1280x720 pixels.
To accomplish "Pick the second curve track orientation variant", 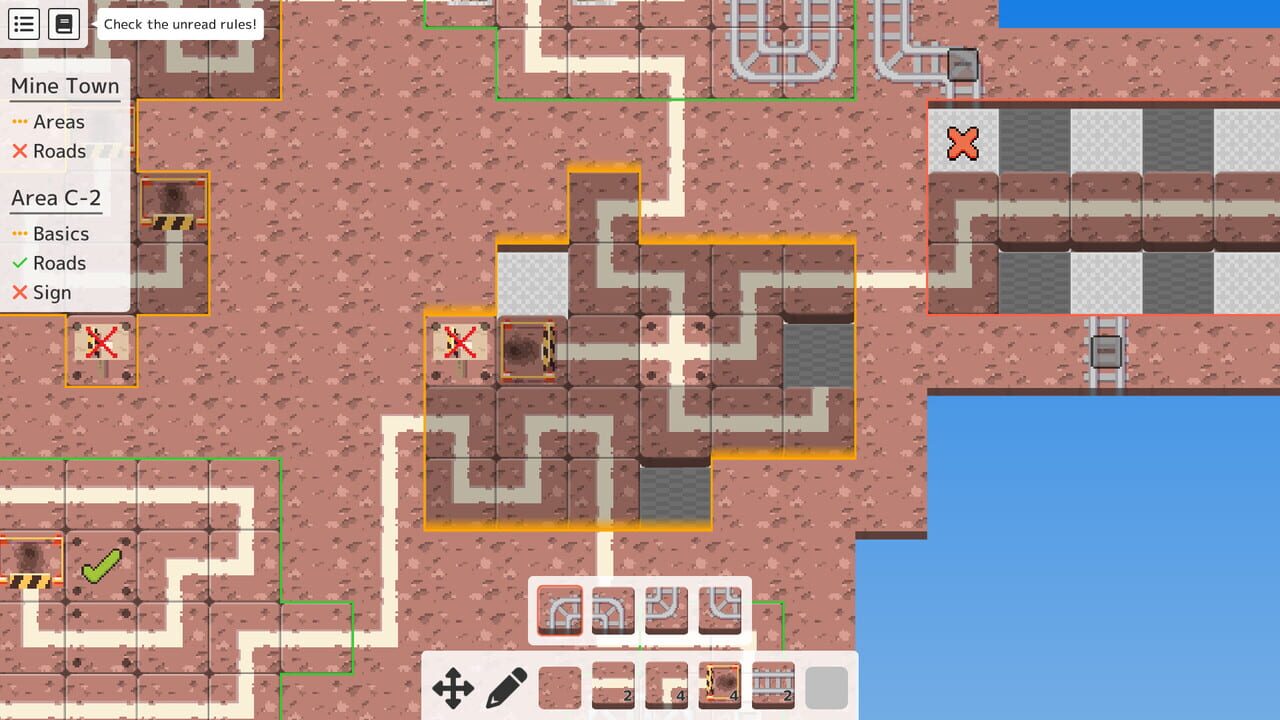I will [x=612, y=610].
